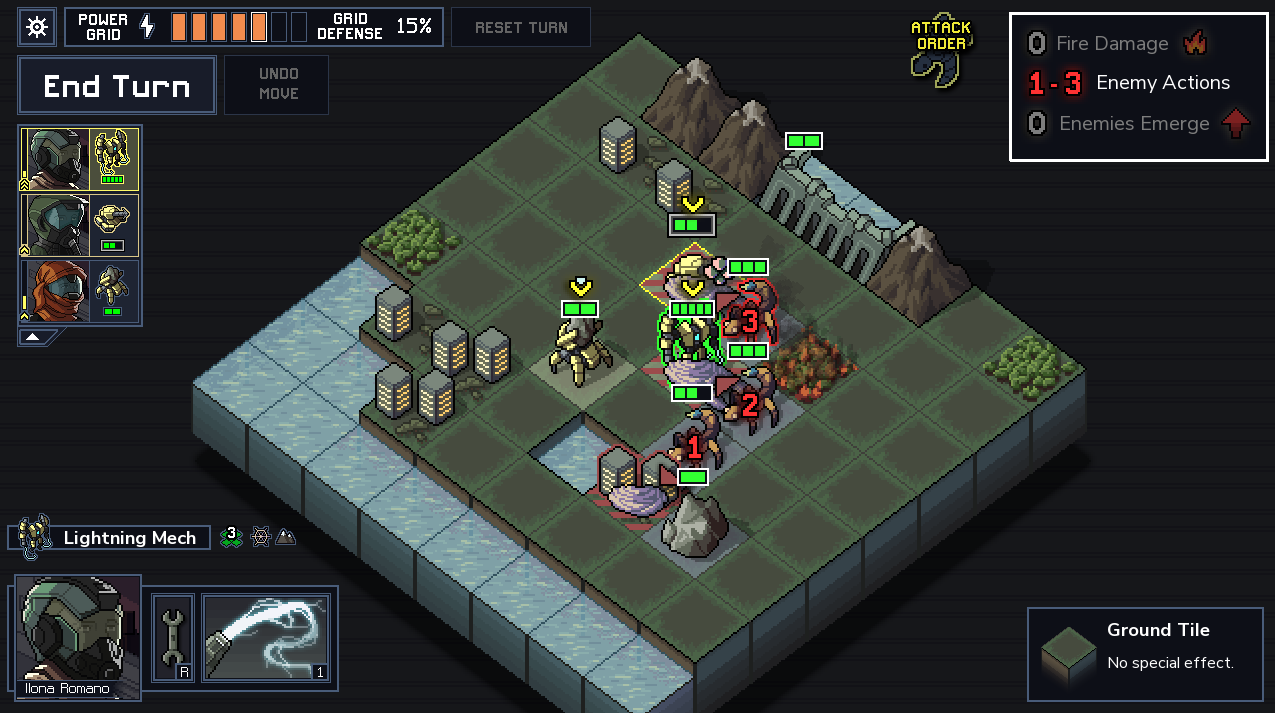1275x713 pixels.
Task: Select the Lightning Mech squad portrait
Action: point(80,160)
